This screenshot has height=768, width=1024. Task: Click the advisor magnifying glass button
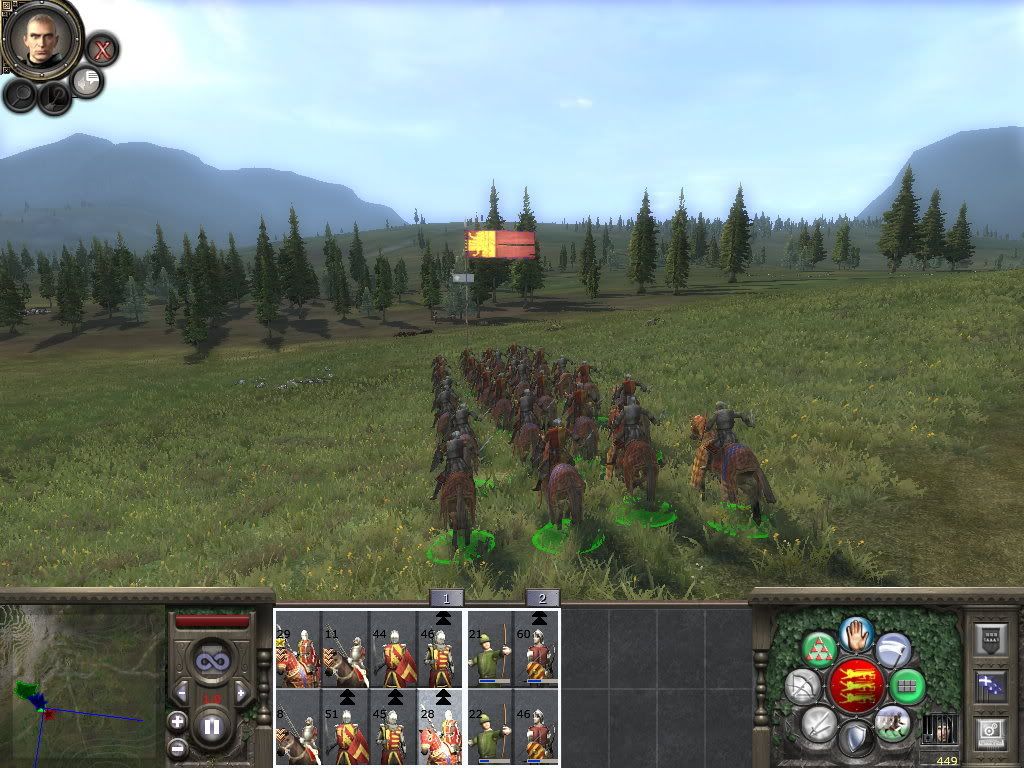click(x=21, y=96)
